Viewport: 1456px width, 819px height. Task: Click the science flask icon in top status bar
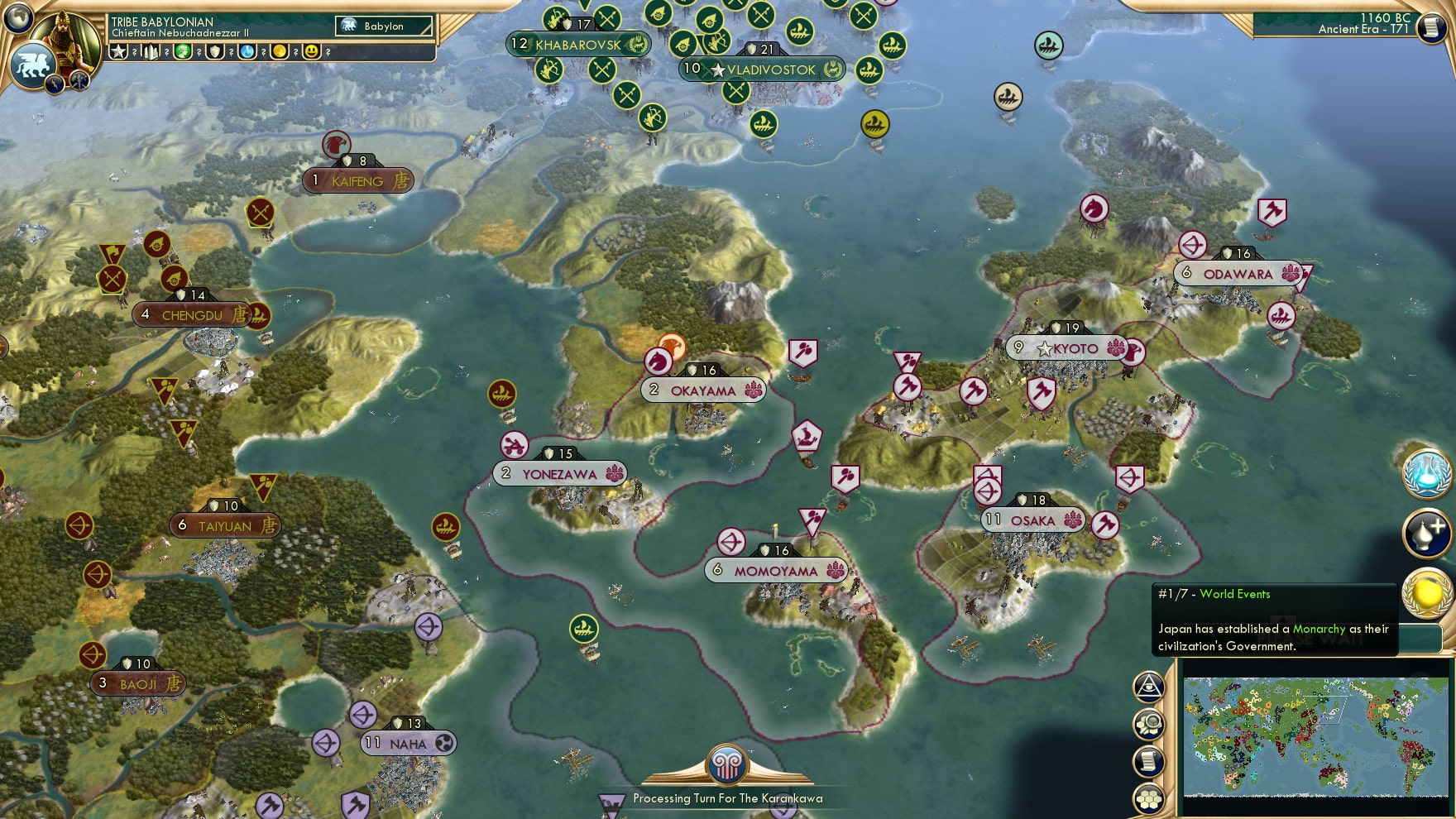coord(247,52)
